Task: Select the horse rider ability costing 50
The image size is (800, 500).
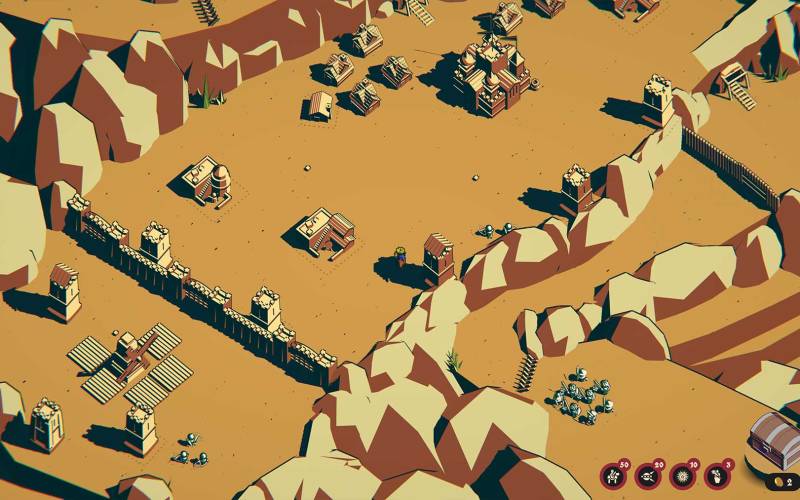Action: pyautogui.click(x=613, y=476)
